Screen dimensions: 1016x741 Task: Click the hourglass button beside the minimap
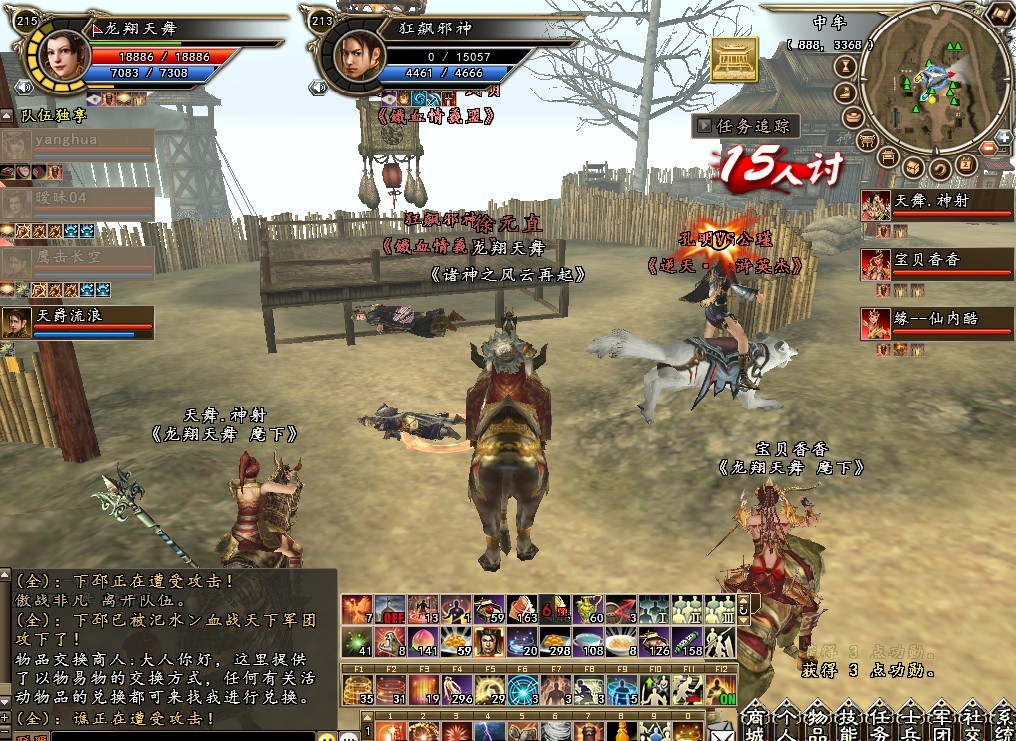click(x=843, y=66)
